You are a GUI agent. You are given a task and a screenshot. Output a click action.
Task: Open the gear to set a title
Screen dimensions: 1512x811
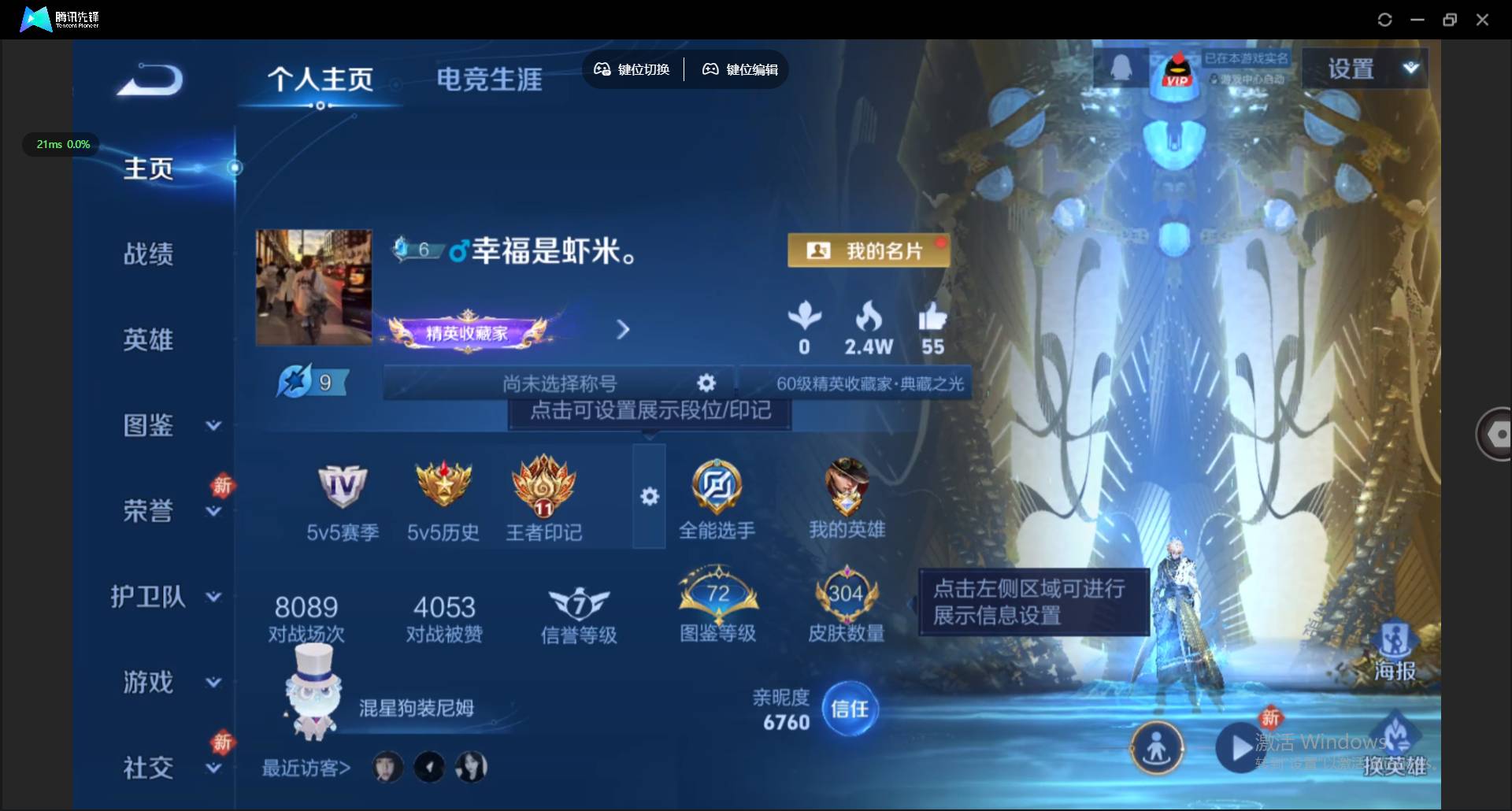(x=706, y=383)
